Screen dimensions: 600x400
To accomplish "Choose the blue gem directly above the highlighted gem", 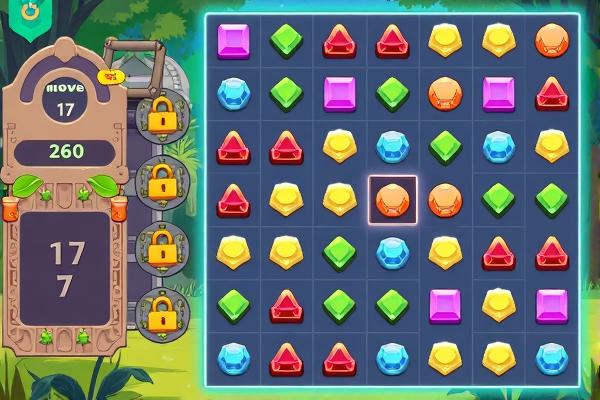I will 392,146.
